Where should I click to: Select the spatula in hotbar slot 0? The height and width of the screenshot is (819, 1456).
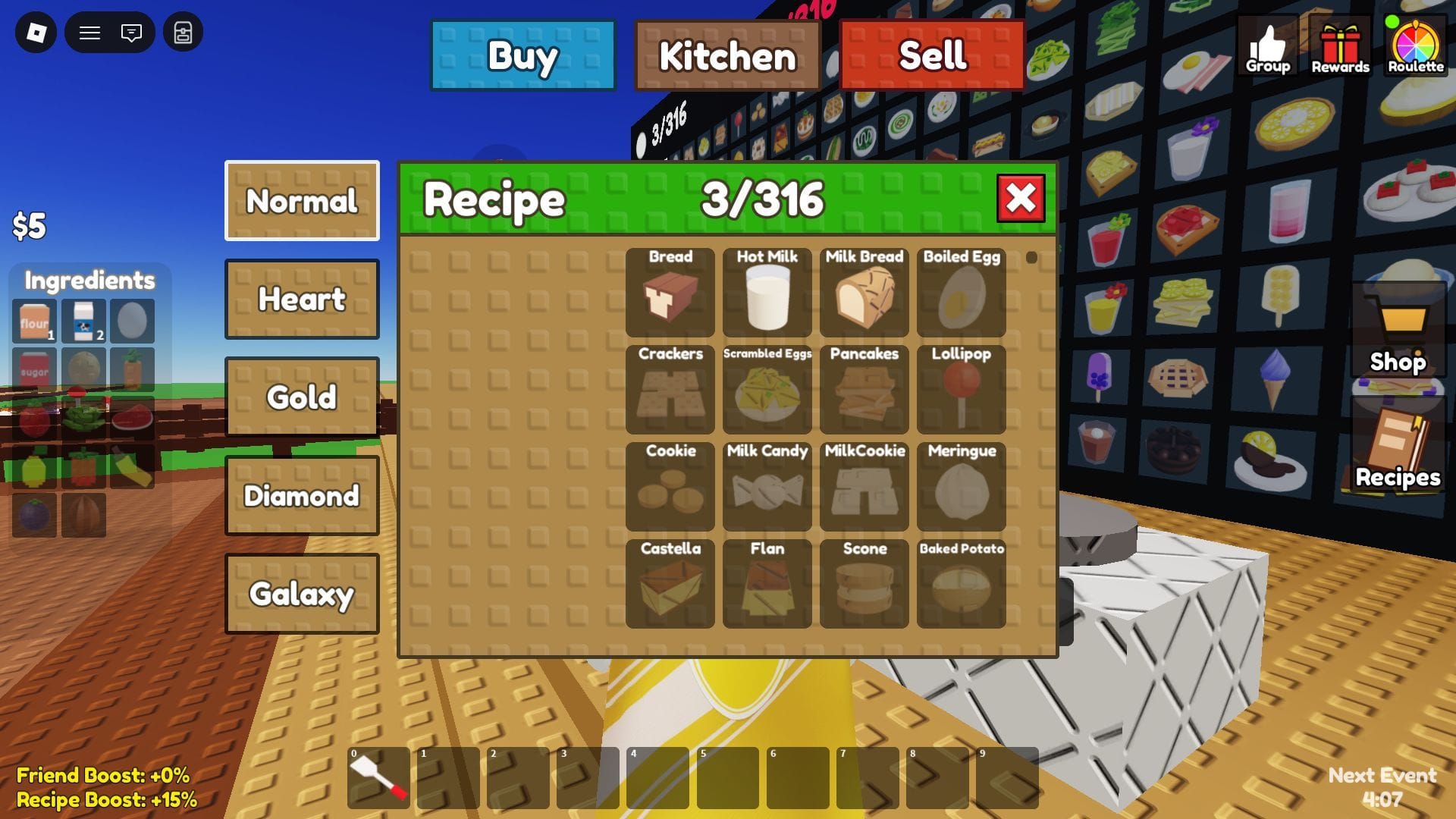(377, 777)
